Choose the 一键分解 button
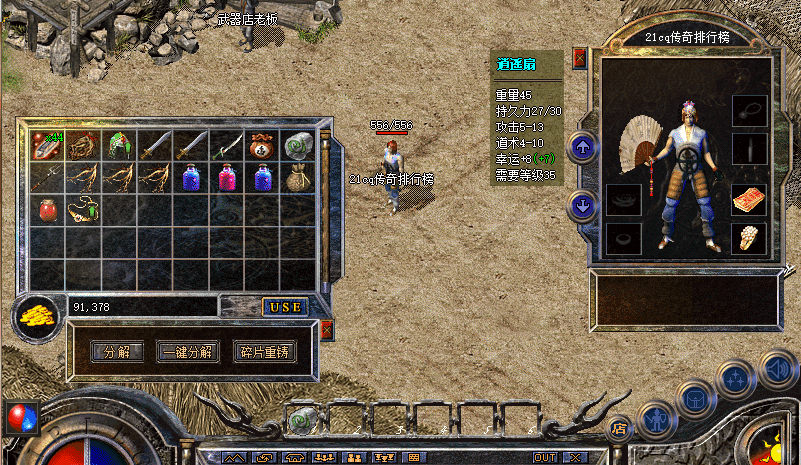Viewport: 801px width, 465px height. pos(186,352)
